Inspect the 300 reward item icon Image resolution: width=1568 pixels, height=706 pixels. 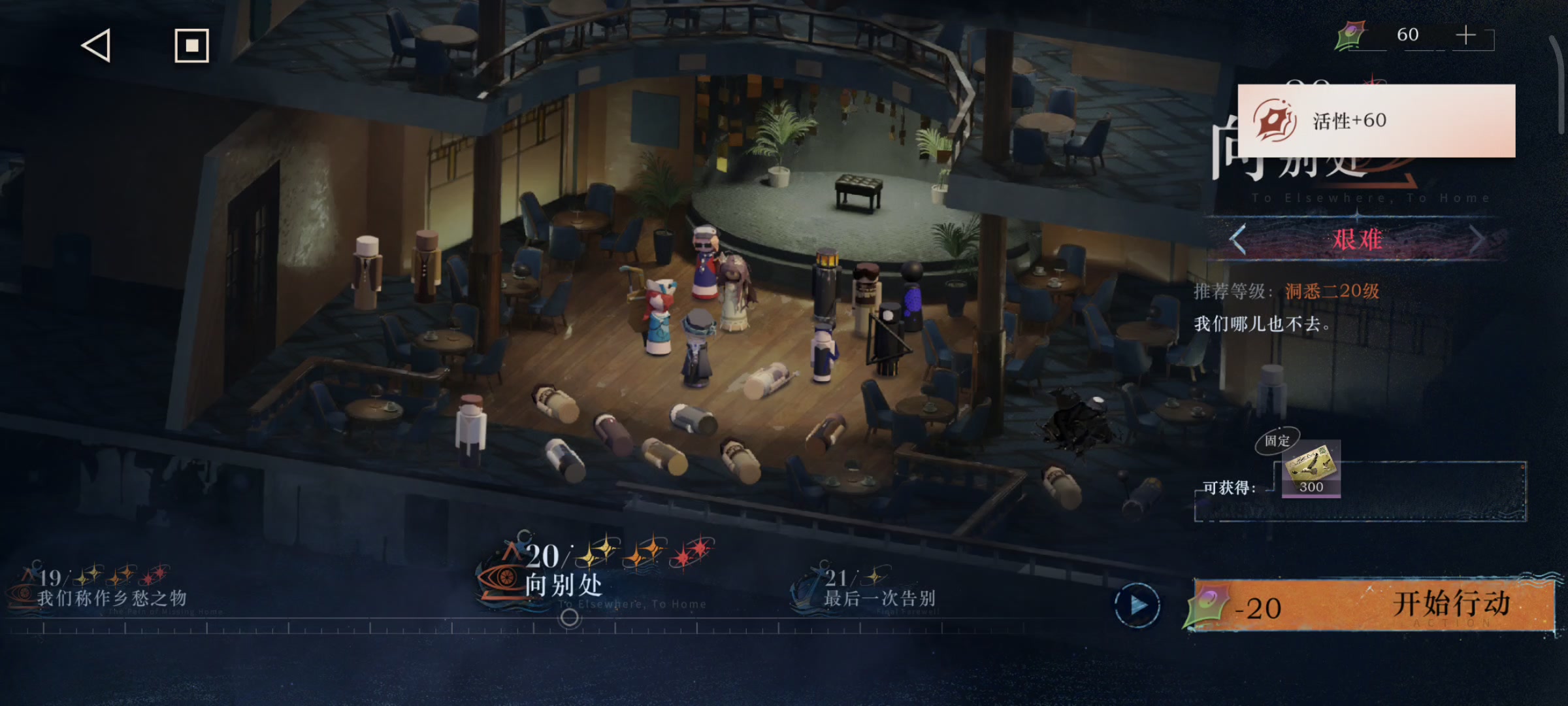pos(1311,469)
